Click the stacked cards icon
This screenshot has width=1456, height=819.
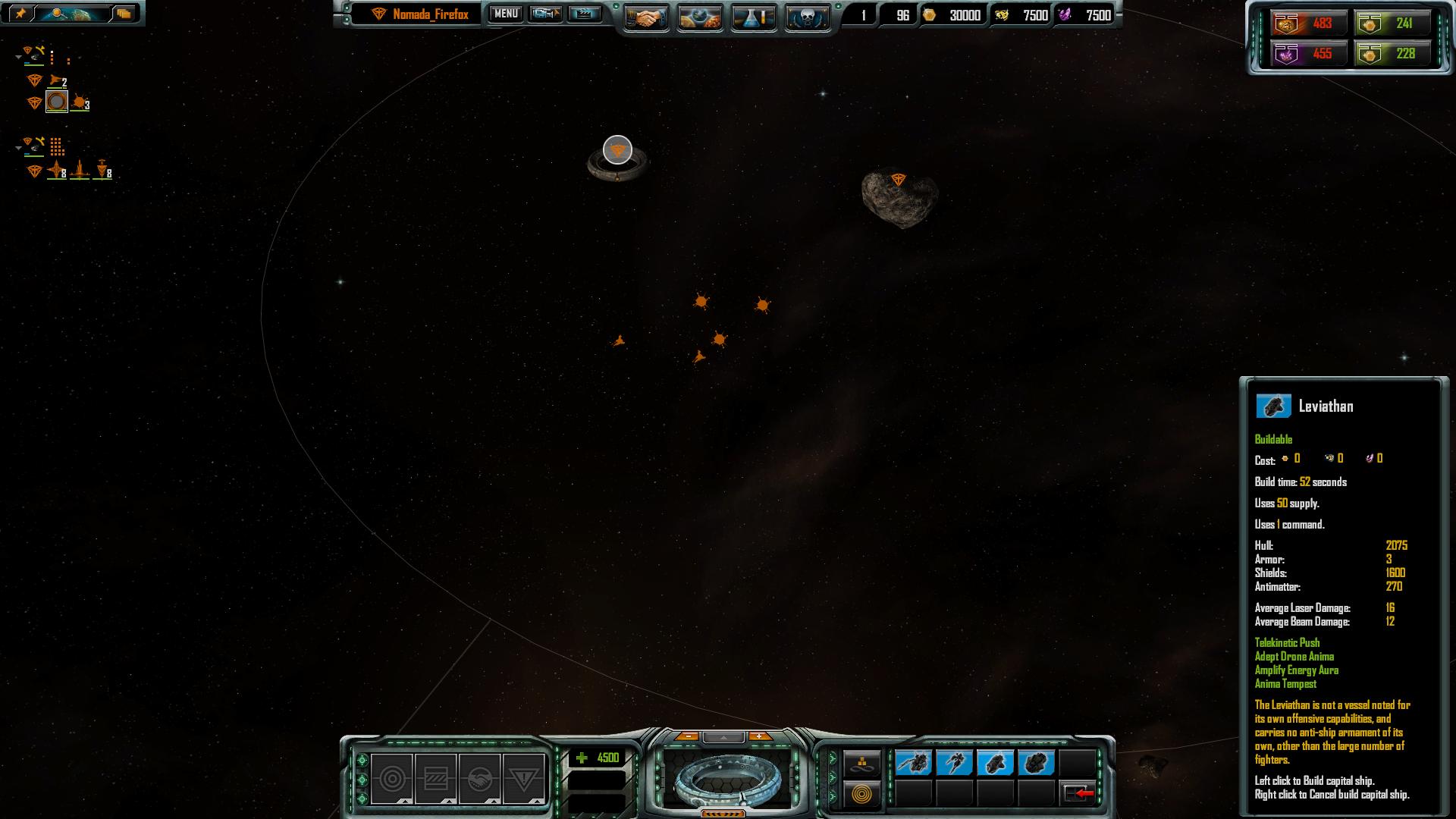pyautogui.click(x=124, y=14)
